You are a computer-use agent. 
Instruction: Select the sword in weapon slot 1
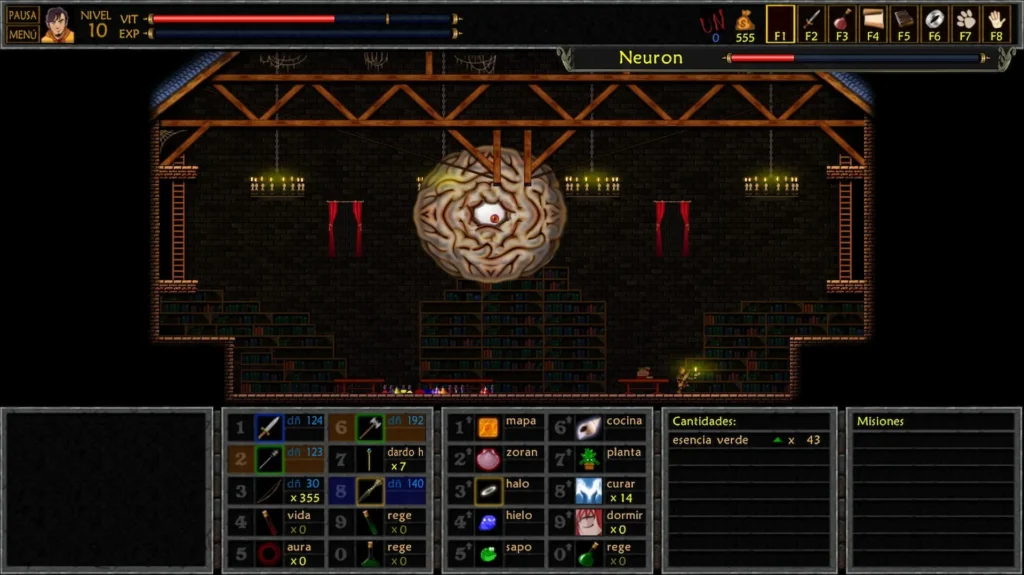[268, 428]
